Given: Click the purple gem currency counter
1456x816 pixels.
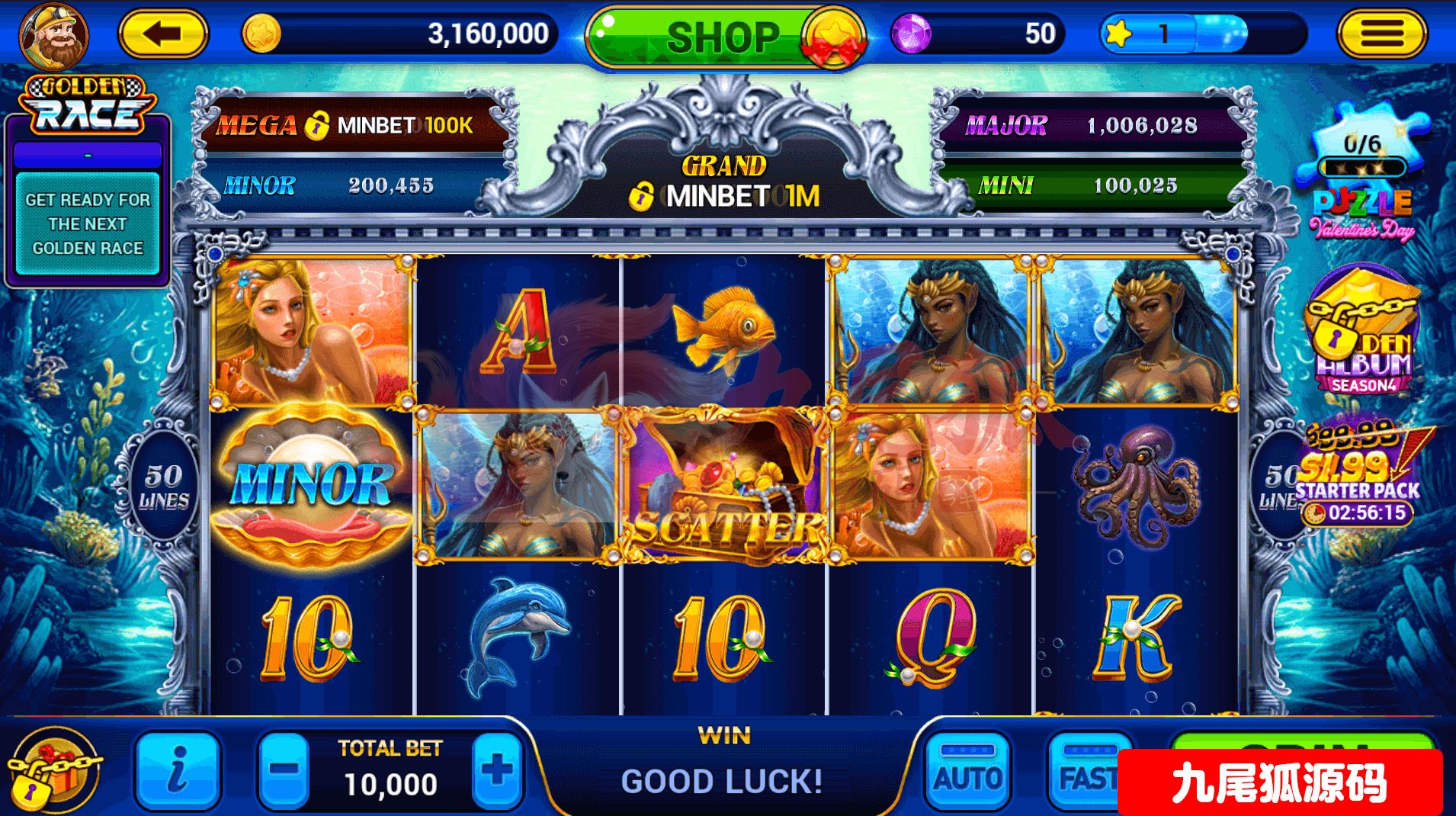Looking at the screenshot, I should (x=977, y=34).
